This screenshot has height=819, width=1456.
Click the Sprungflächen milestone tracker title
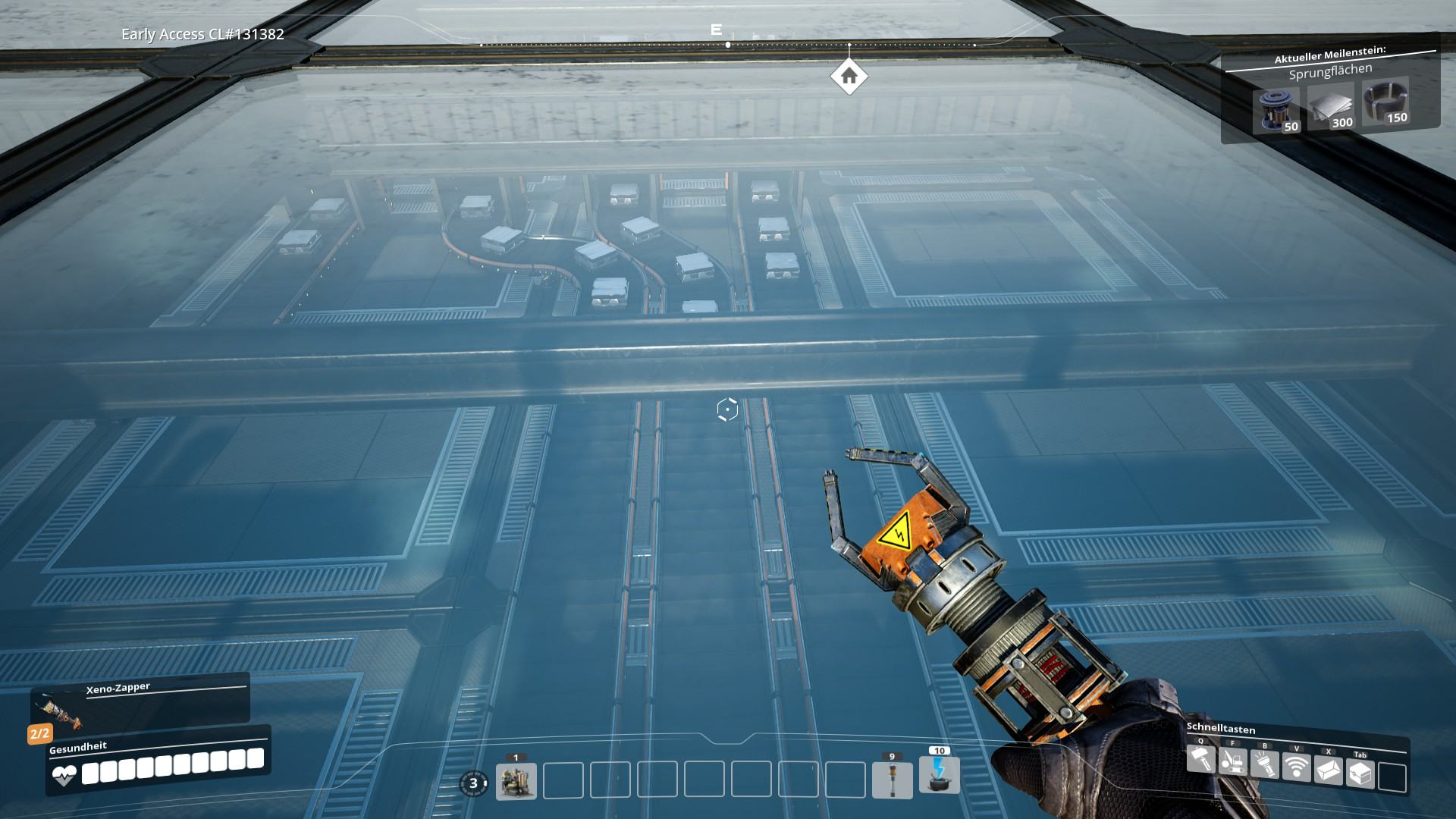(x=1330, y=72)
